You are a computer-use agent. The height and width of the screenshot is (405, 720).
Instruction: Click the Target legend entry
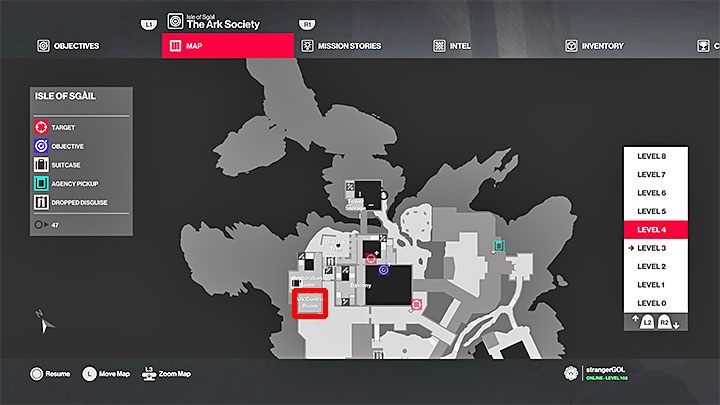62,128
